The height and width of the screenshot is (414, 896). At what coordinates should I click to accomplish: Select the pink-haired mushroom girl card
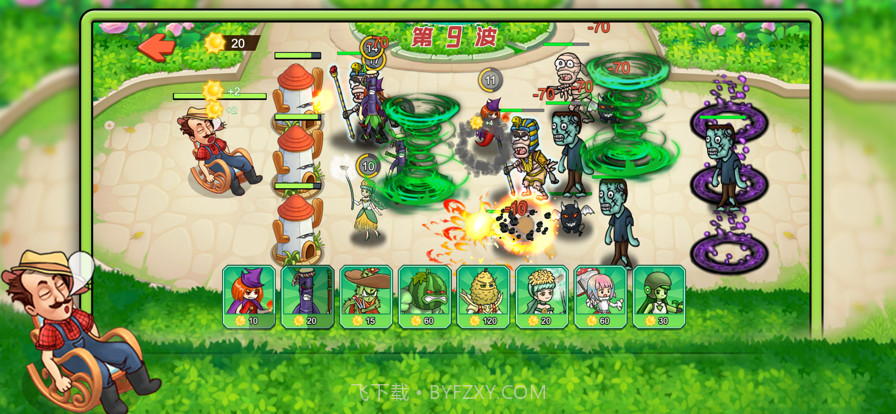click(x=600, y=296)
